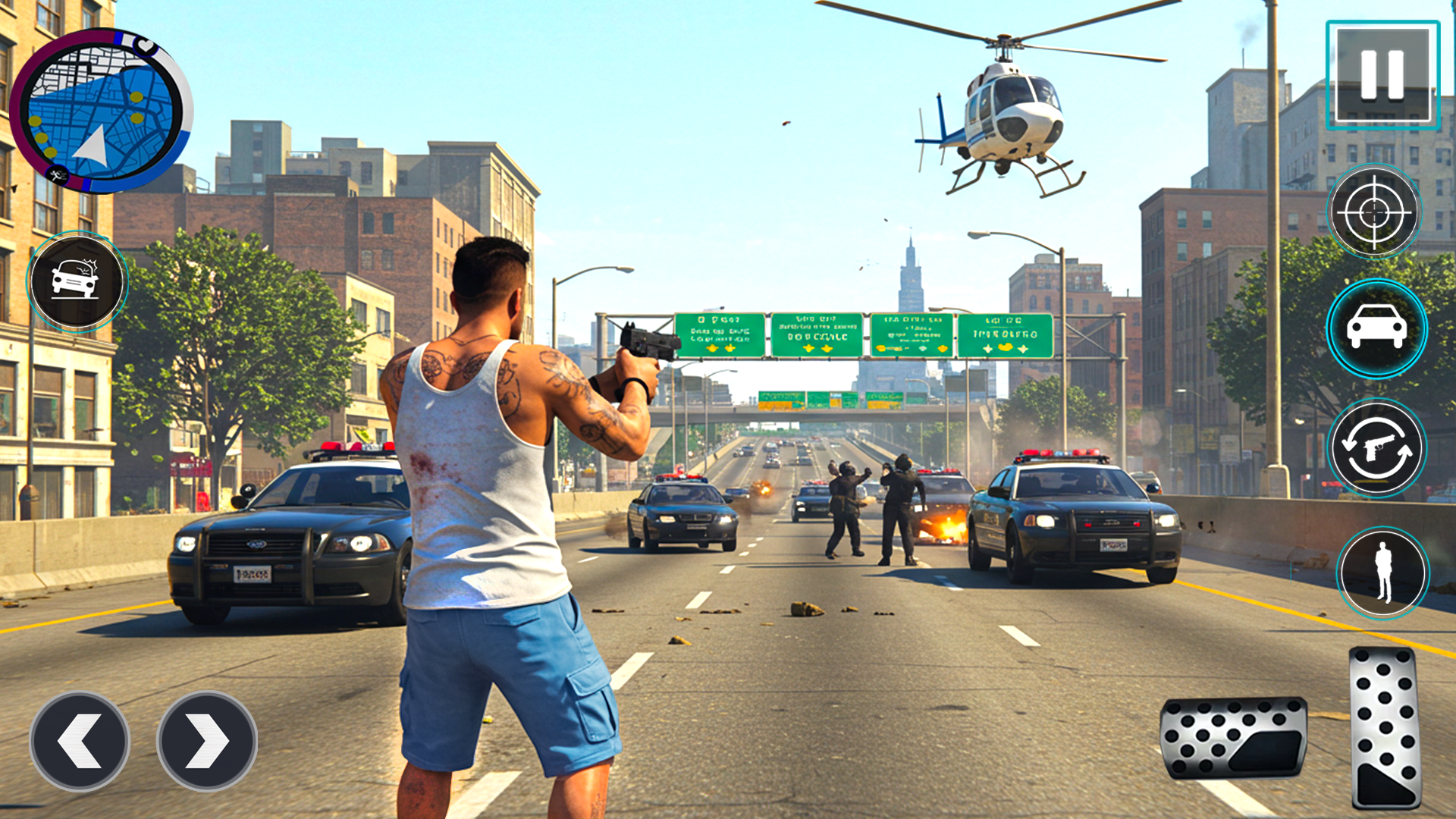The width and height of the screenshot is (1456, 819).
Task: Toggle aim mode using the crosshair button
Action: pyautogui.click(x=1375, y=213)
